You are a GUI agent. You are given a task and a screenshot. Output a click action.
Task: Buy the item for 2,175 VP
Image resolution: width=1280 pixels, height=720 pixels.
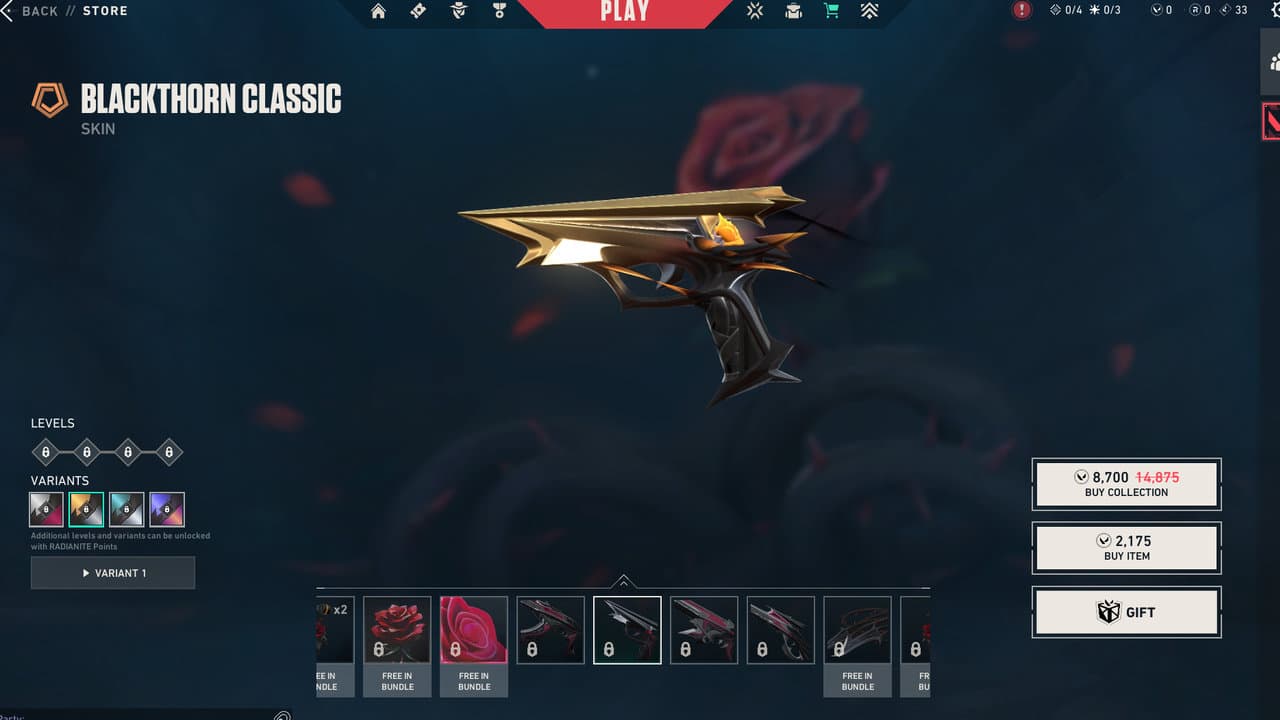(1126, 548)
